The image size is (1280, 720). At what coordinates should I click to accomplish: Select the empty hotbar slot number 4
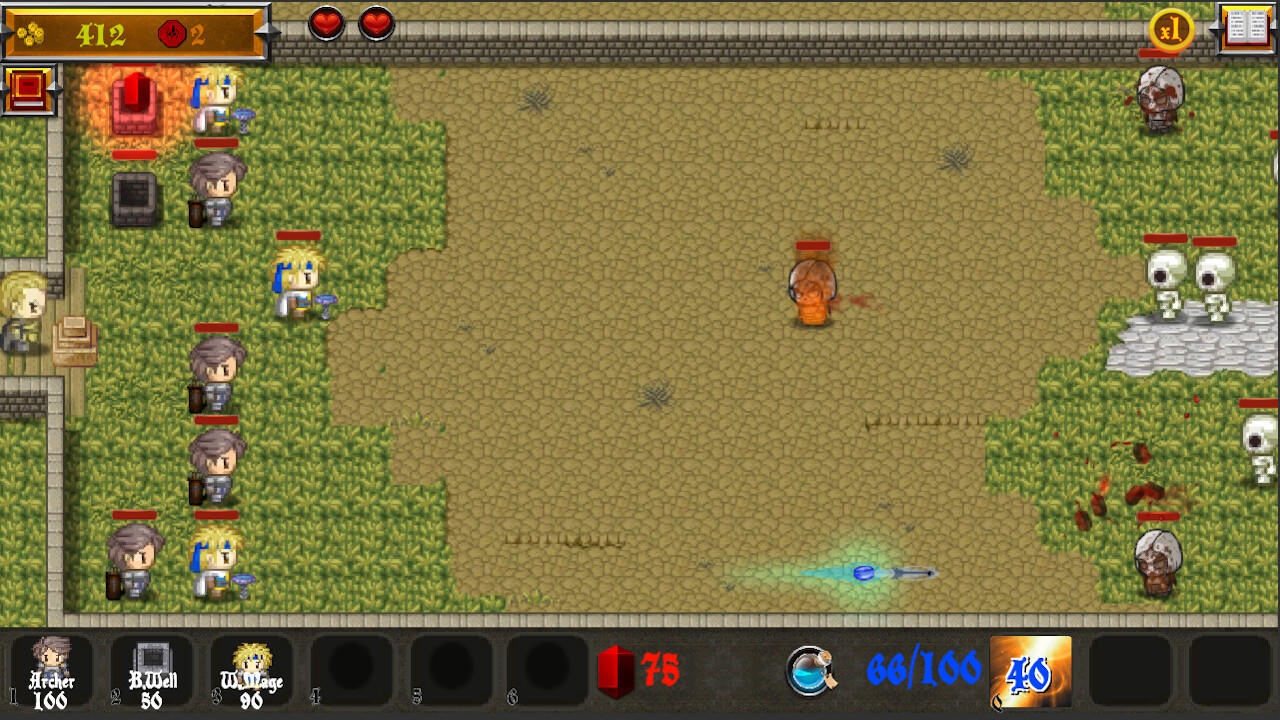pyautogui.click(x=348, y=670)
